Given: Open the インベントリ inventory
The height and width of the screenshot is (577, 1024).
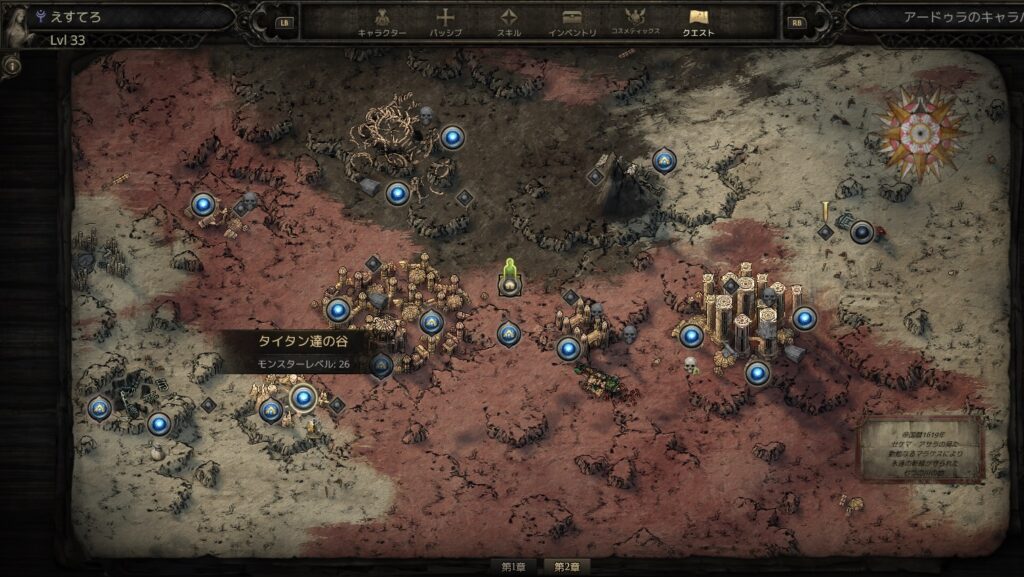Looking at the screenshot, I should 572,22.
